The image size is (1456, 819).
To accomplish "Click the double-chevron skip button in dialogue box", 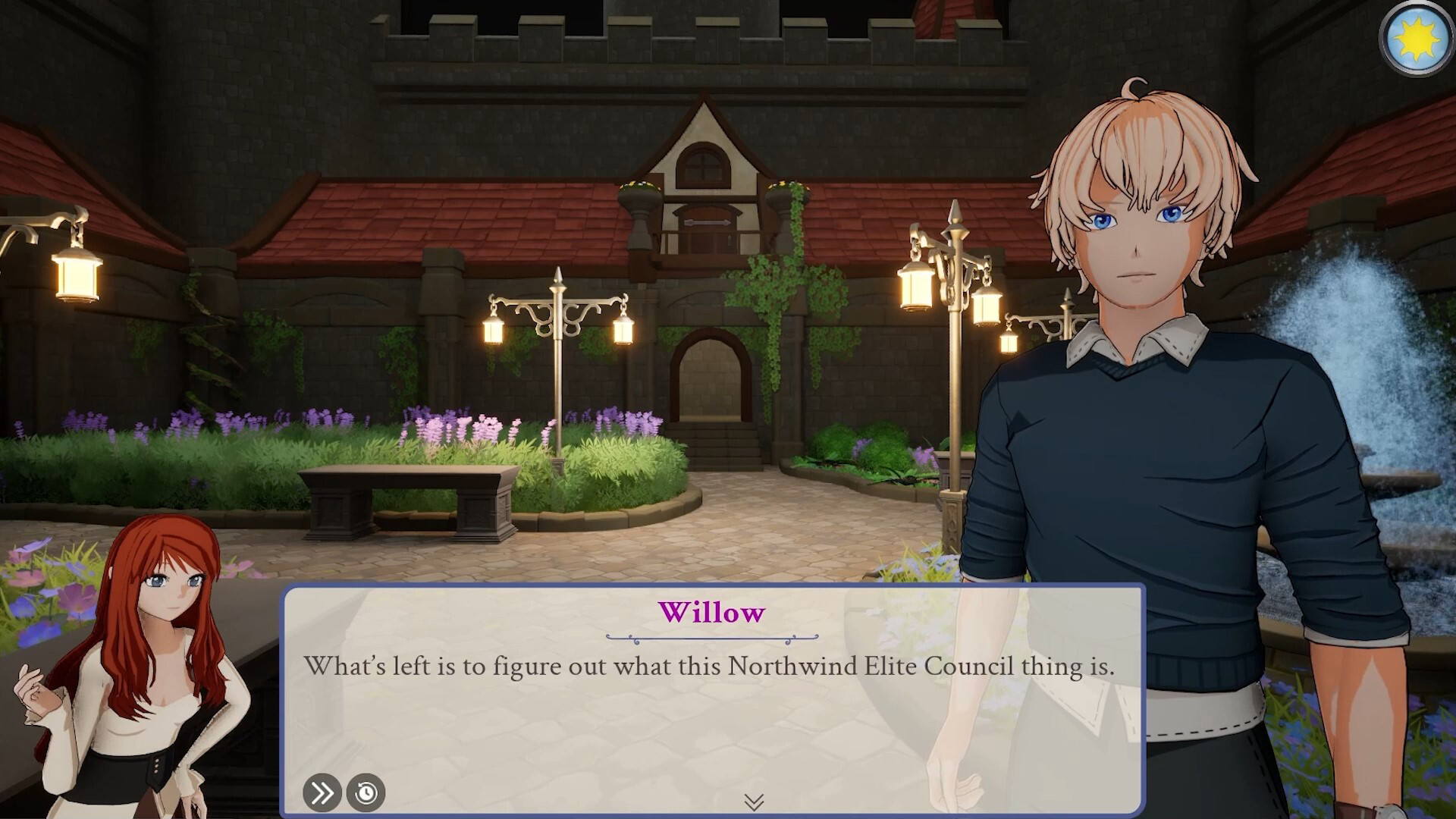I will 322,793.
